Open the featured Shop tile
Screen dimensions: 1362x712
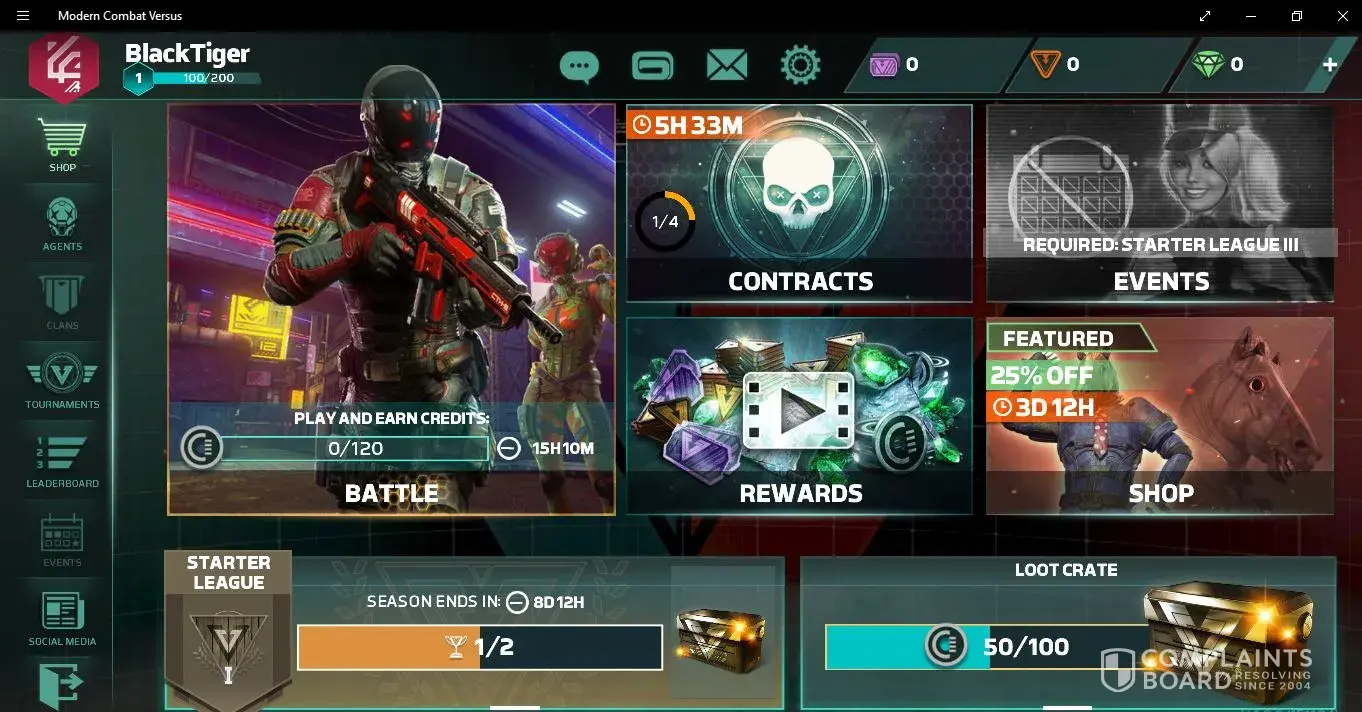pos(1159,415)
